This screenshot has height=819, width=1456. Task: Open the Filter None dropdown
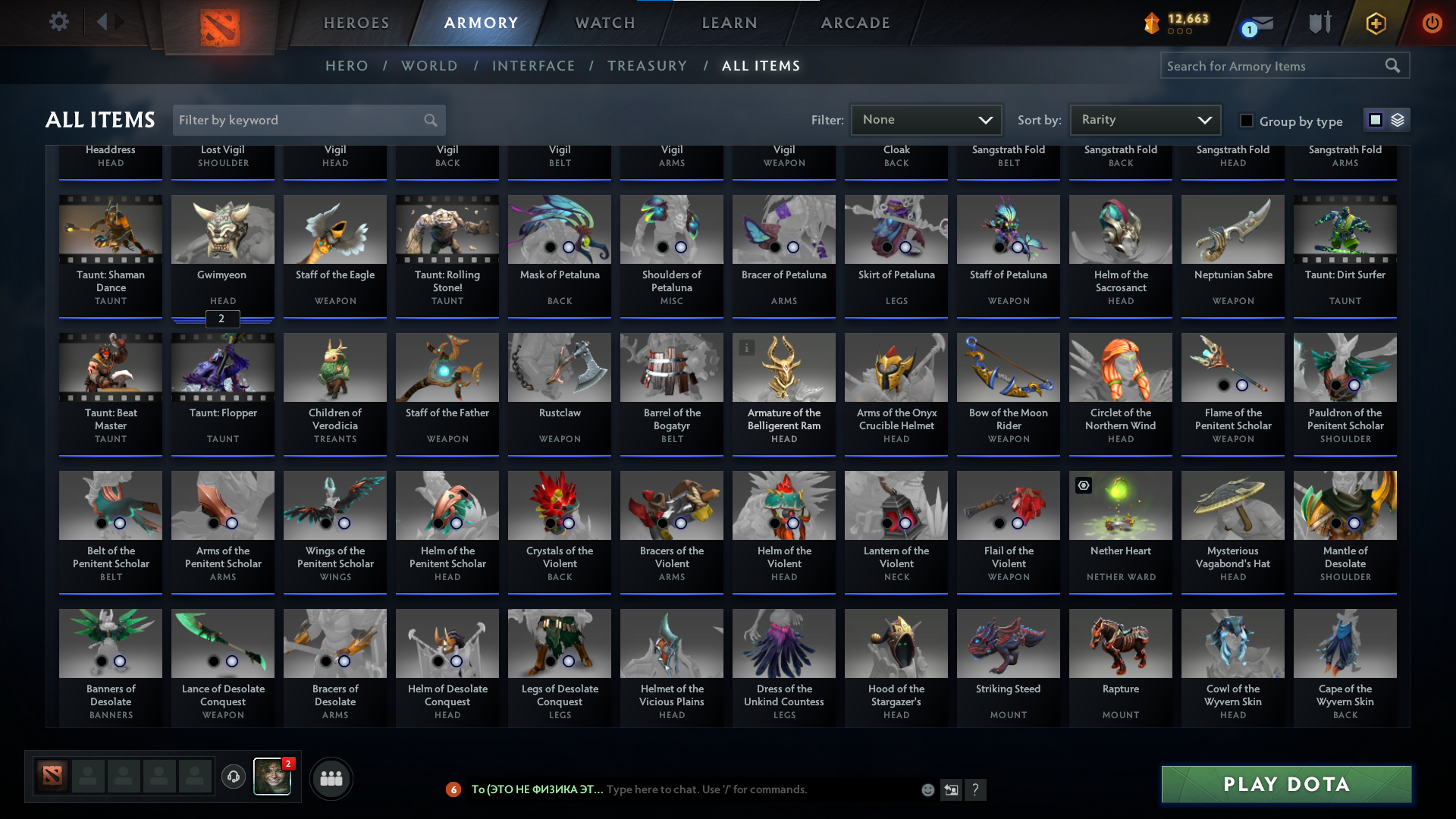pos(925,119)
